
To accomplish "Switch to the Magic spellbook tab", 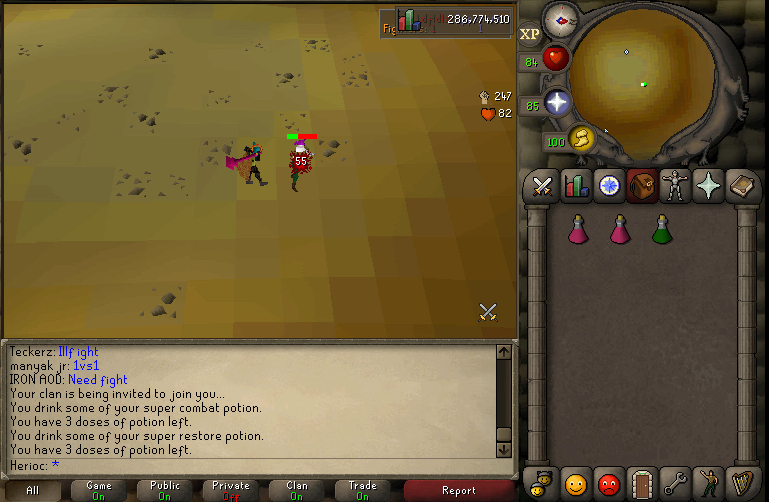I will [742, 186].
